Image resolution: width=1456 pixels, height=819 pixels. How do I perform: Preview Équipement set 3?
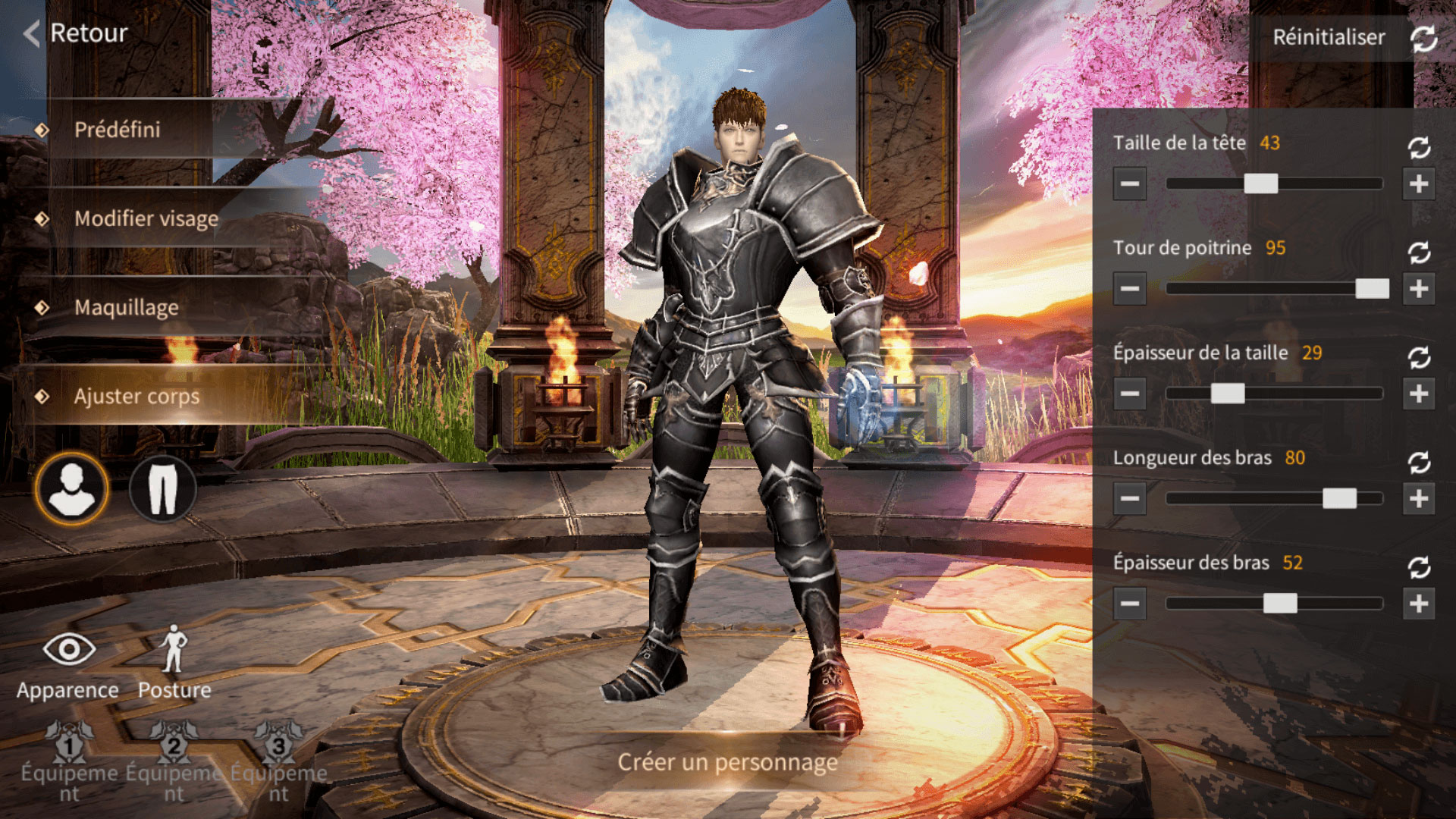(278, 747)
